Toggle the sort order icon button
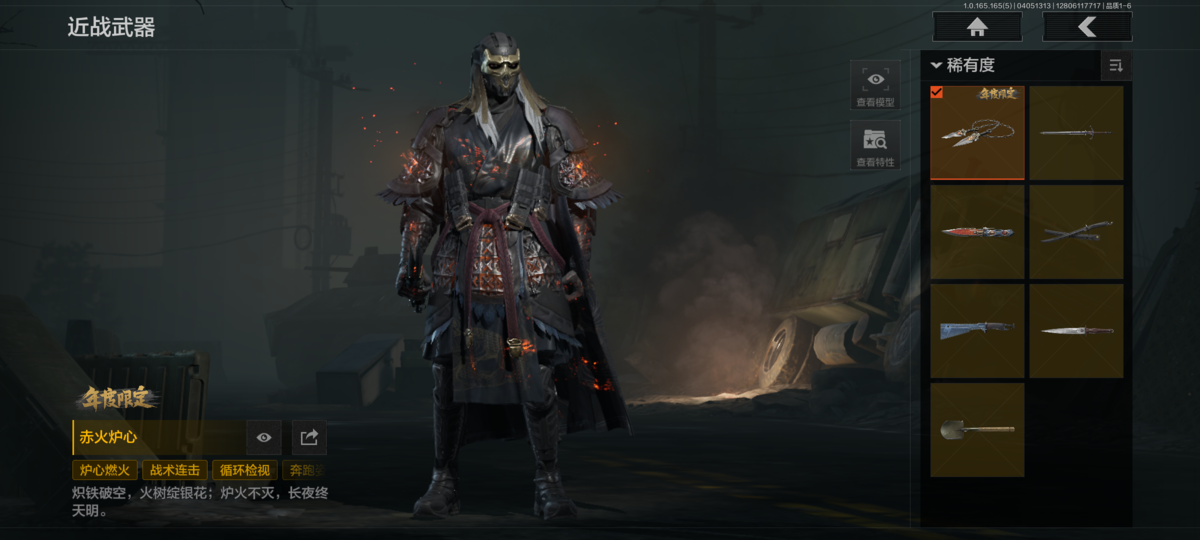Screen dimensions: 1200x540 coord(1115,66)
